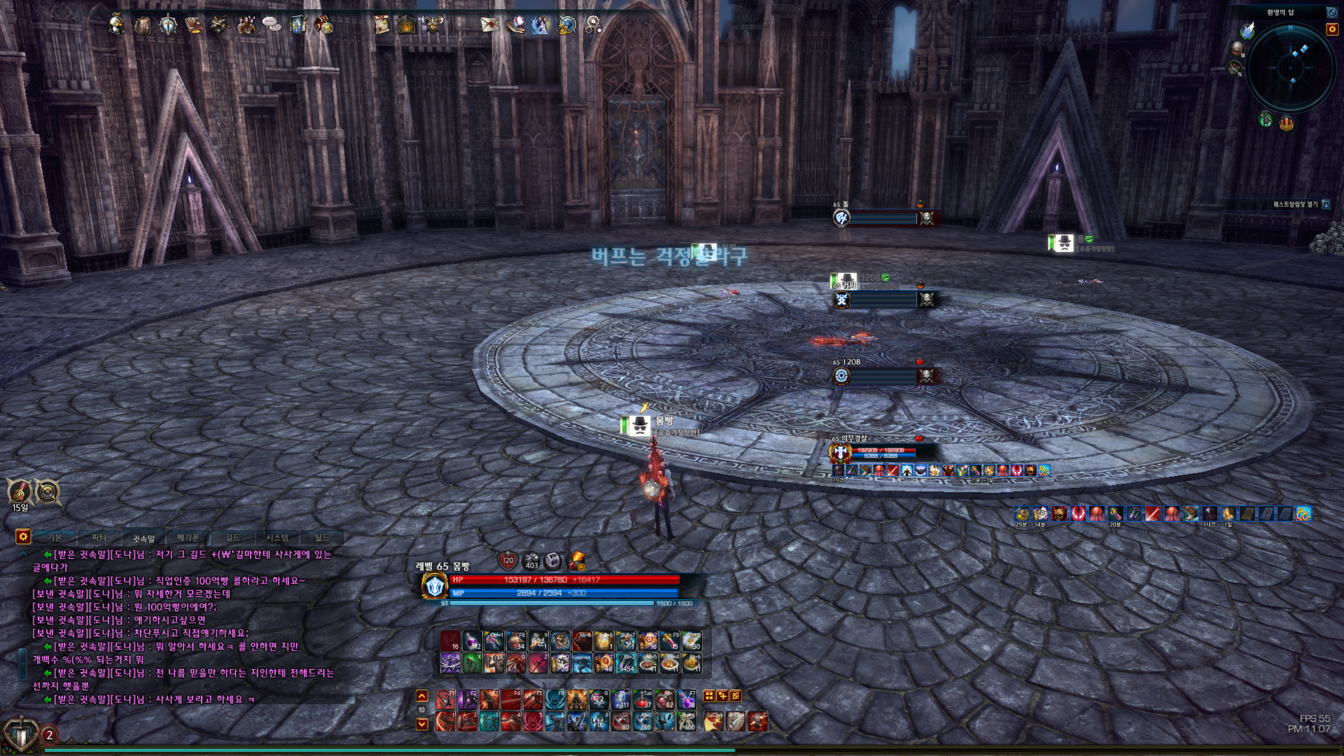Screen dimensions: 1344x756
Task: Open the backpack inventory icon
Action: (143, 25)
